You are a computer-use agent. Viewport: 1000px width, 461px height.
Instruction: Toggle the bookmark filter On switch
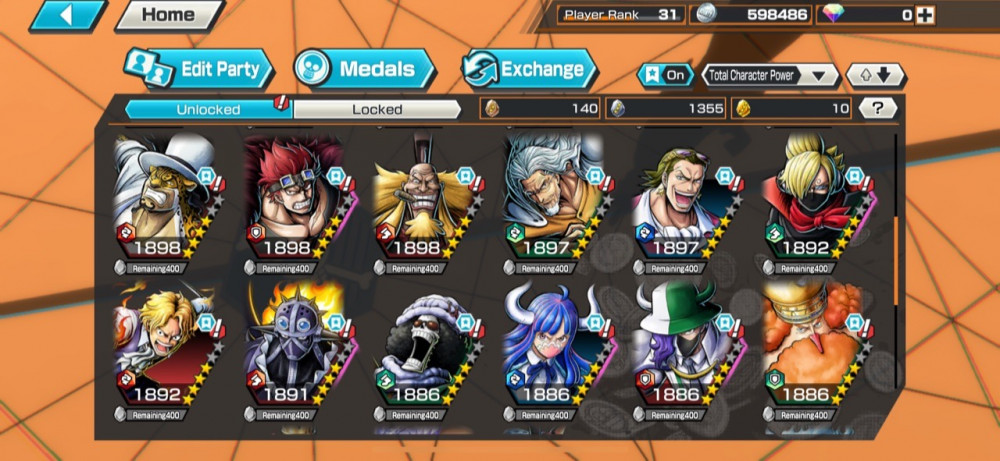click(x=665, y=75)
